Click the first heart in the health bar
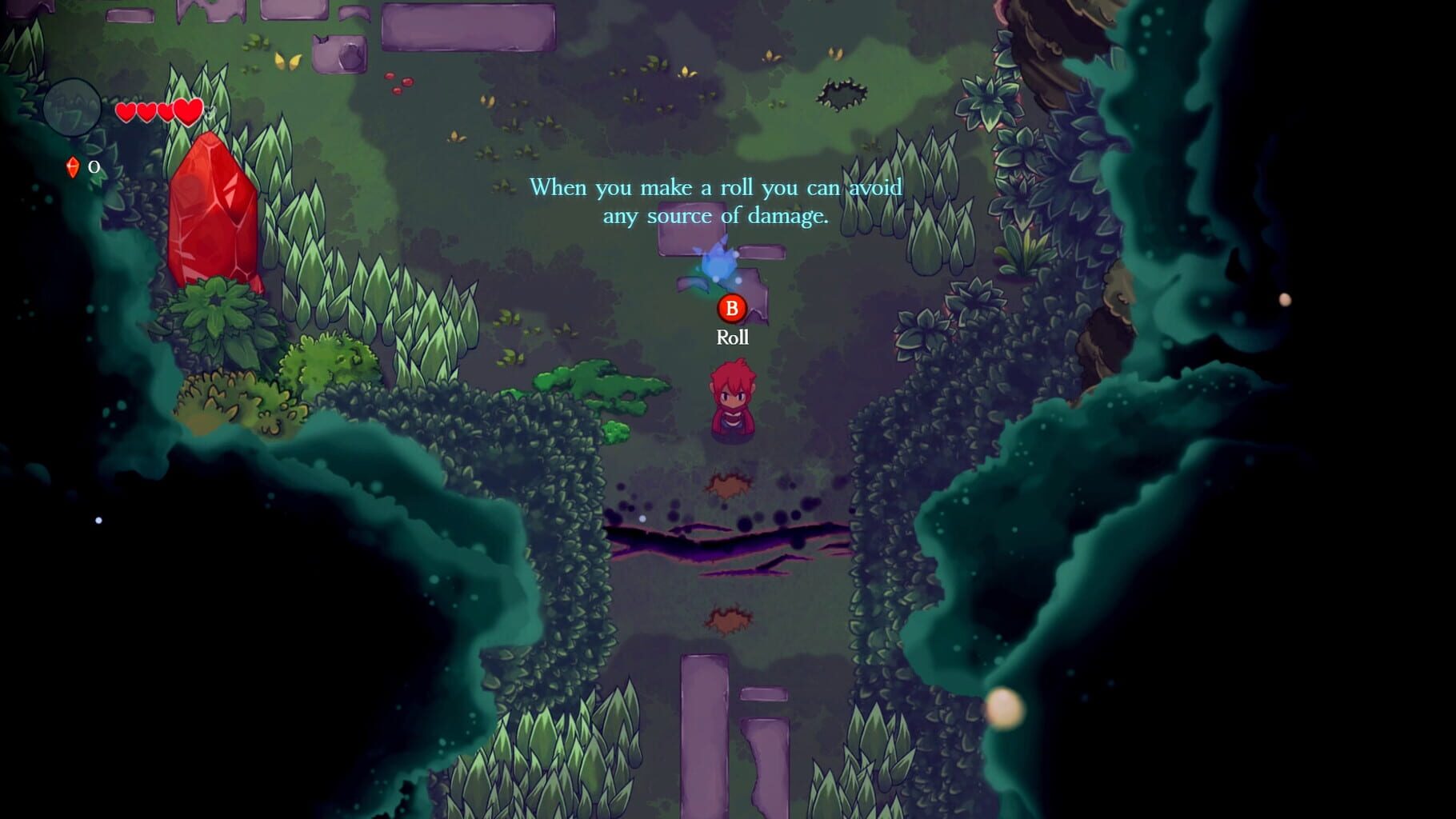Image resolution: width=1456 pixels, height=819 pixels. click(x=126, y=113)
